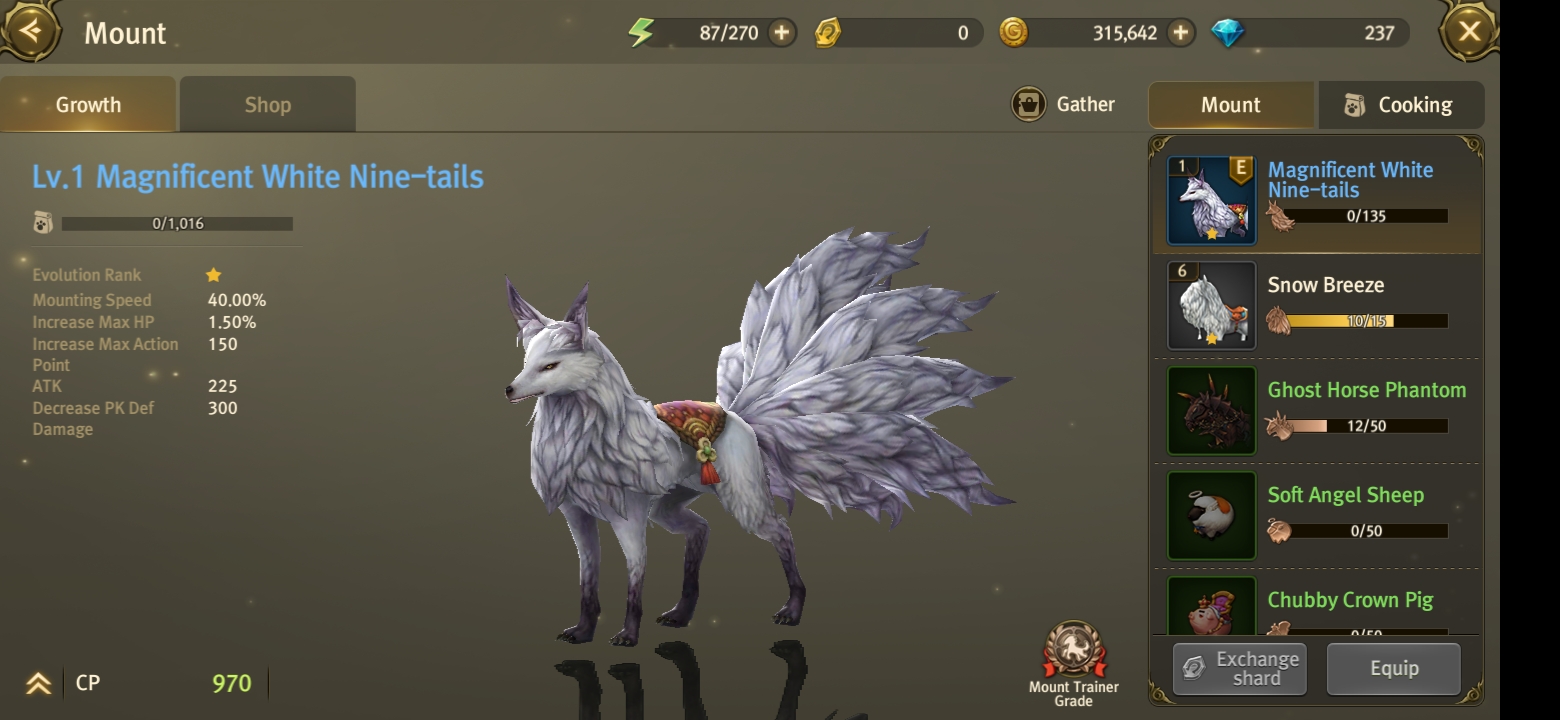
Task: Expand the CP details arrow
Action: click(38, 684)
